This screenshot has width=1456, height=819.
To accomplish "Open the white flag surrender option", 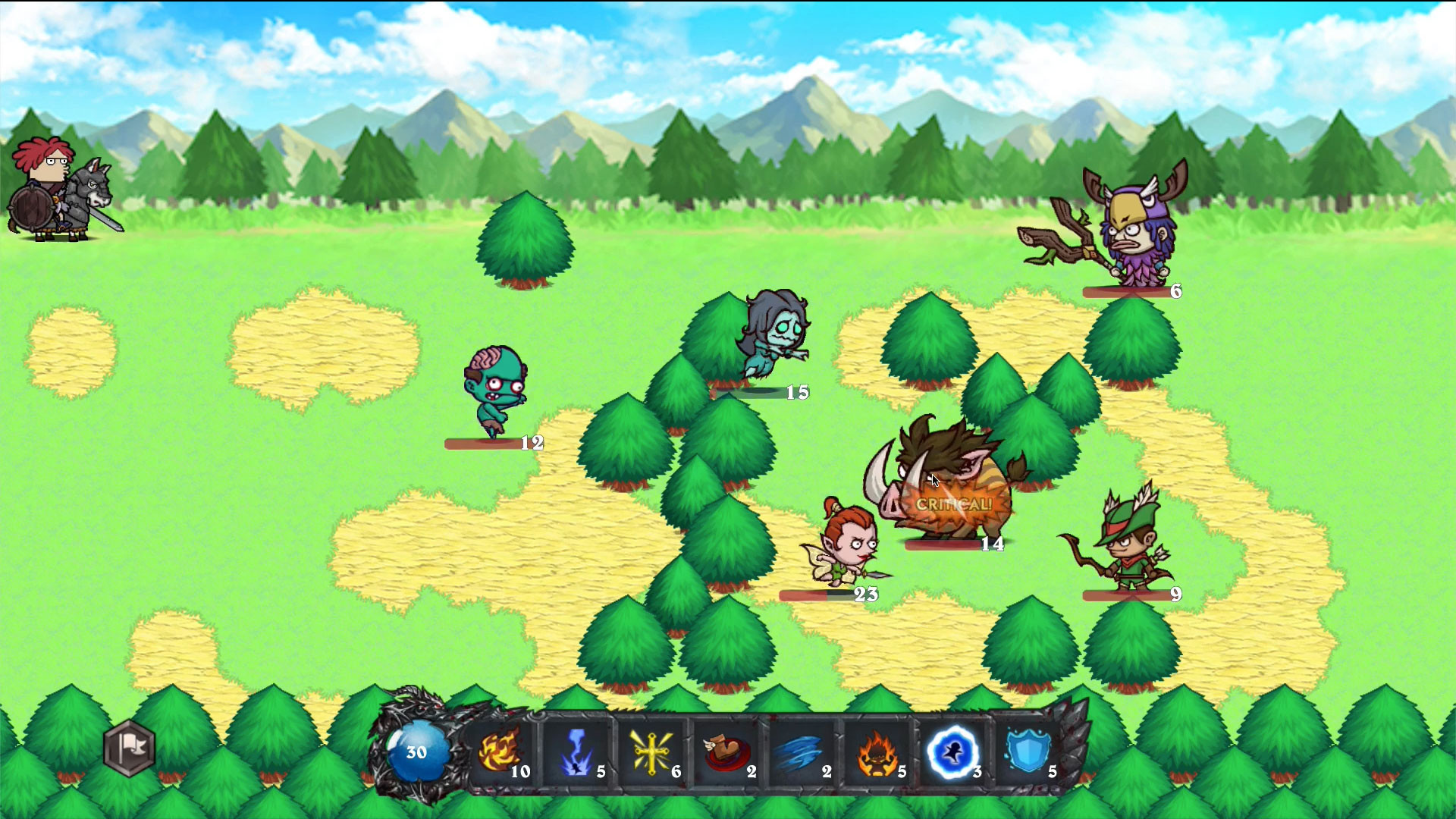I will click(x=127, y=749).
